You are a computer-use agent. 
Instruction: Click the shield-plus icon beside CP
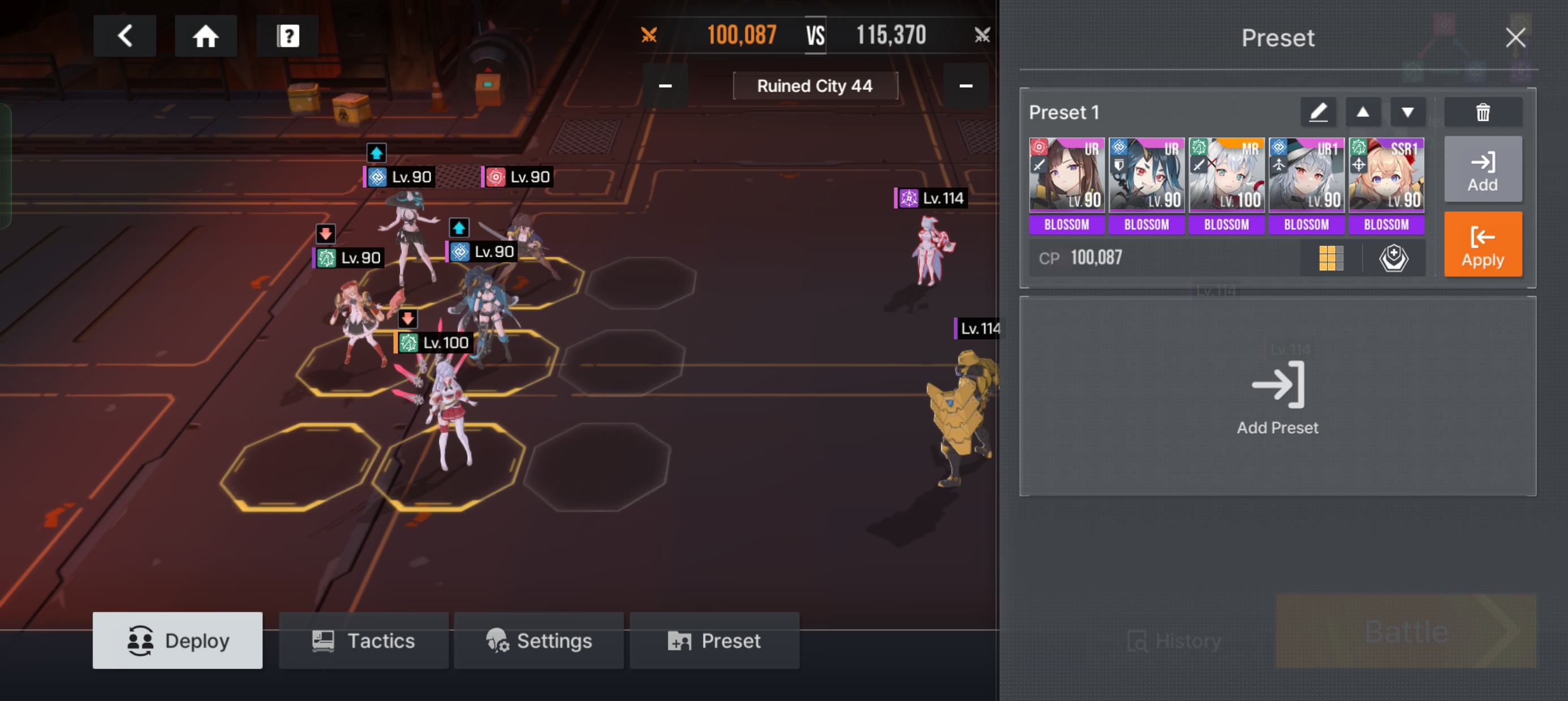pos(1393,258)
